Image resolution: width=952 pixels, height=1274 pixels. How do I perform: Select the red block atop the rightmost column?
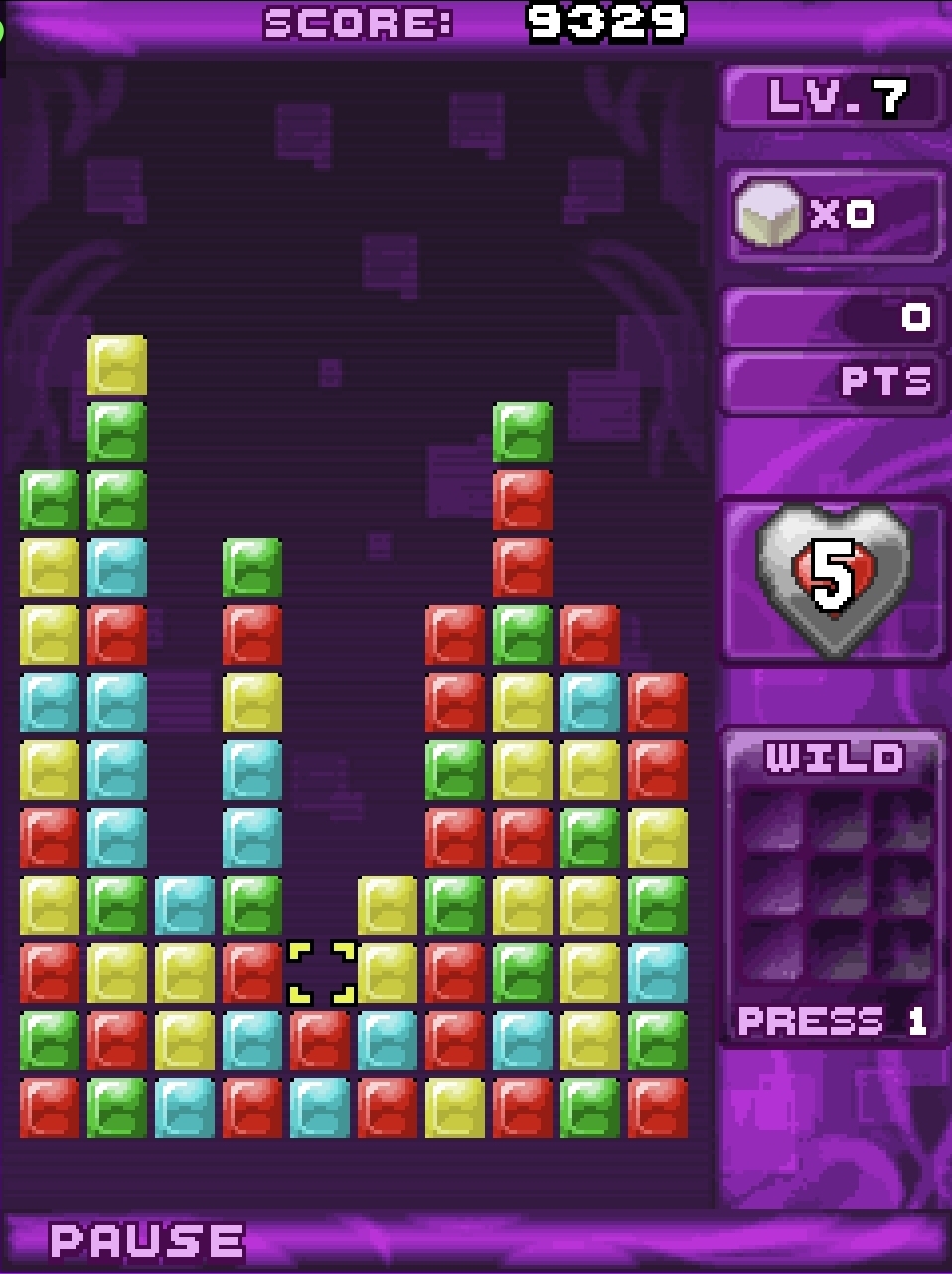coord(658,703)
